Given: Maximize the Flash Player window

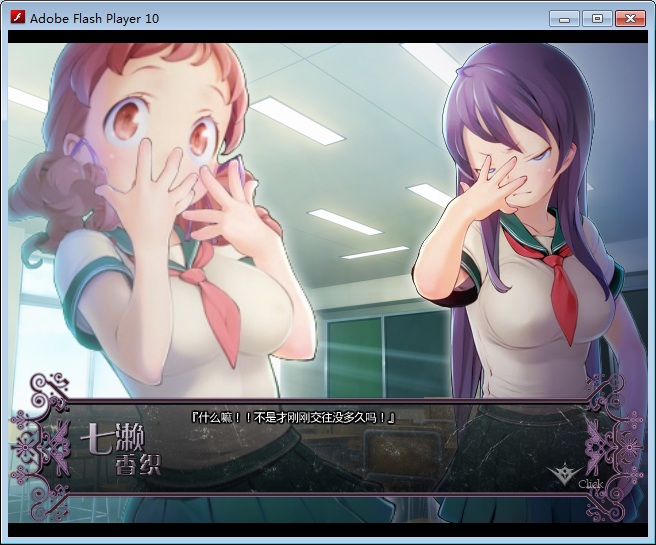Looking at the screenshot, I should [x=596, y=18].
